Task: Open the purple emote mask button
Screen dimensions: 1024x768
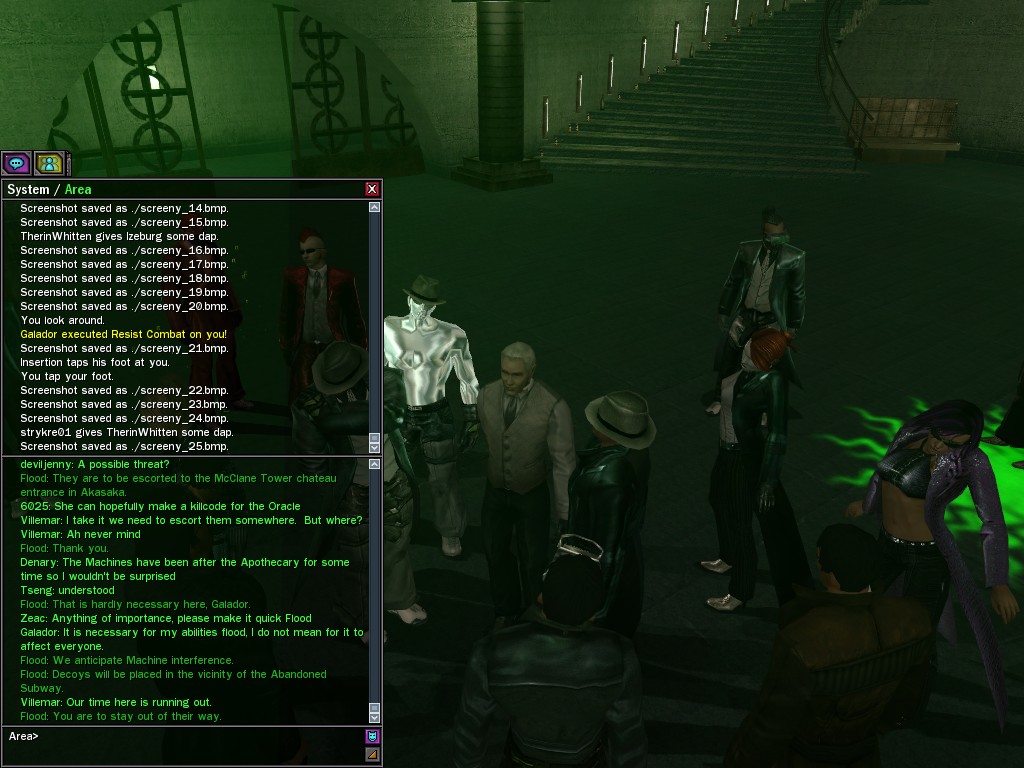Action: click(372, 737)
